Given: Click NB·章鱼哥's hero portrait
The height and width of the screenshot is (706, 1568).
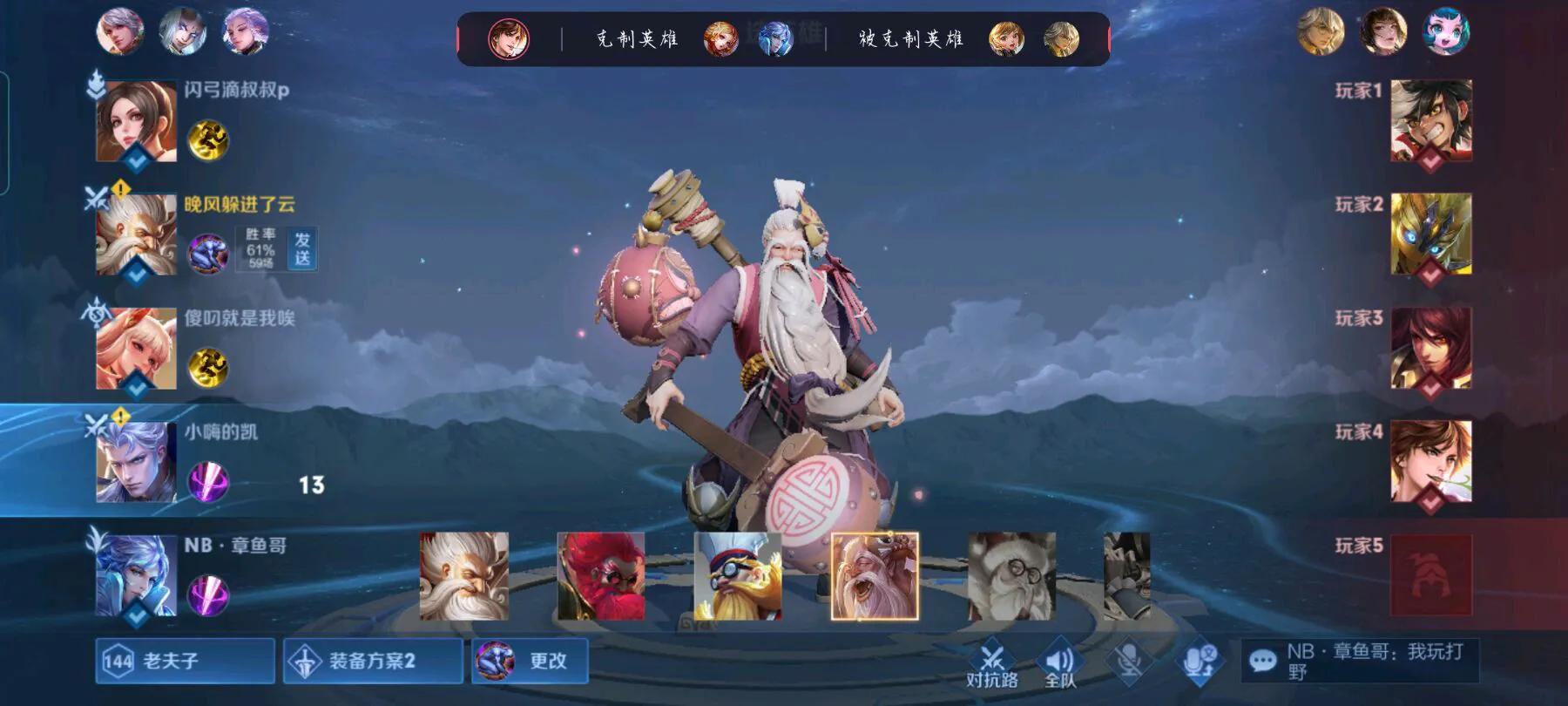Looking at the screenshot, I should pyautogui.click(x=136, y=576).
